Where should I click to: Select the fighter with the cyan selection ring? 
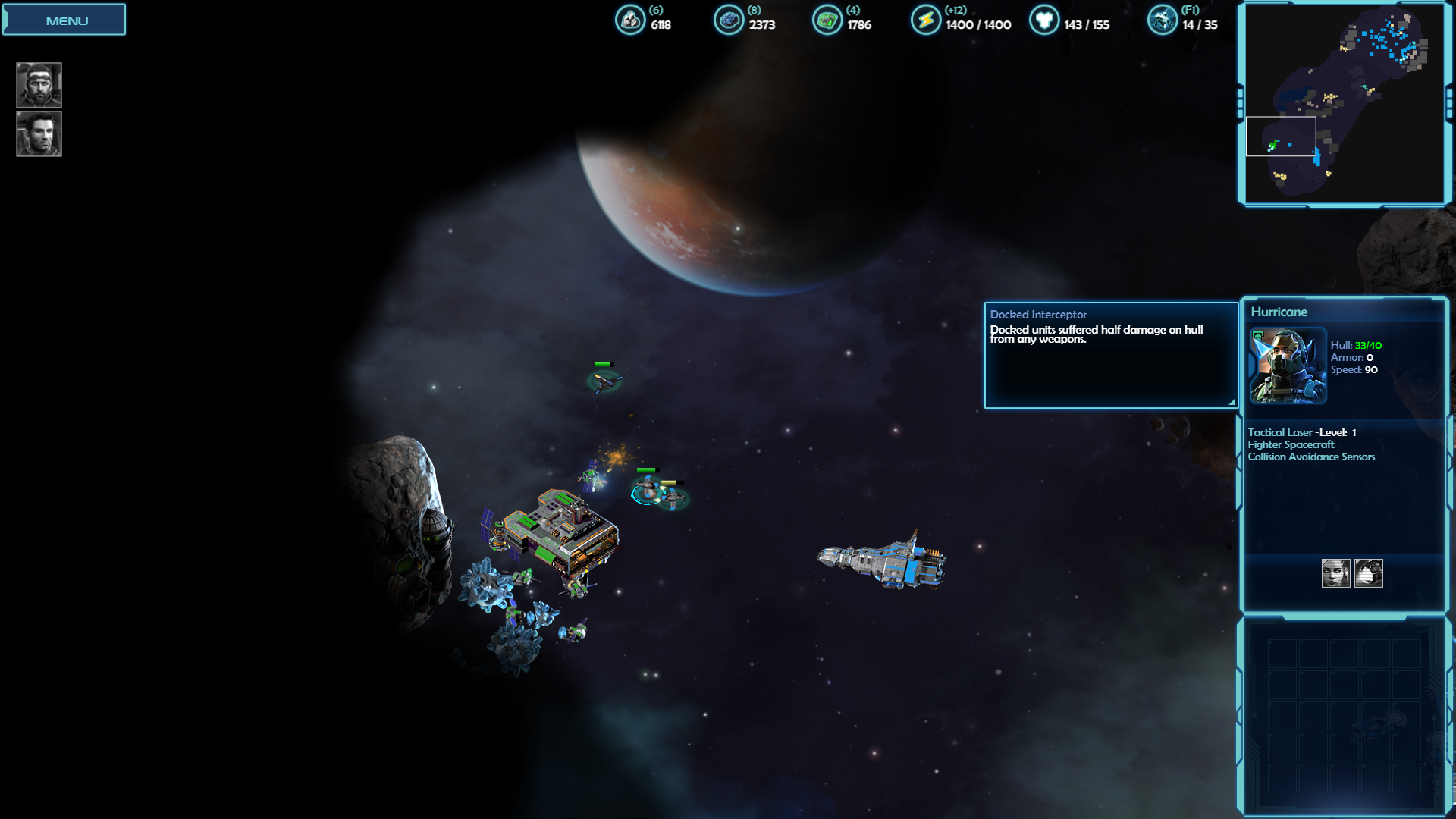tap(646, 491)
